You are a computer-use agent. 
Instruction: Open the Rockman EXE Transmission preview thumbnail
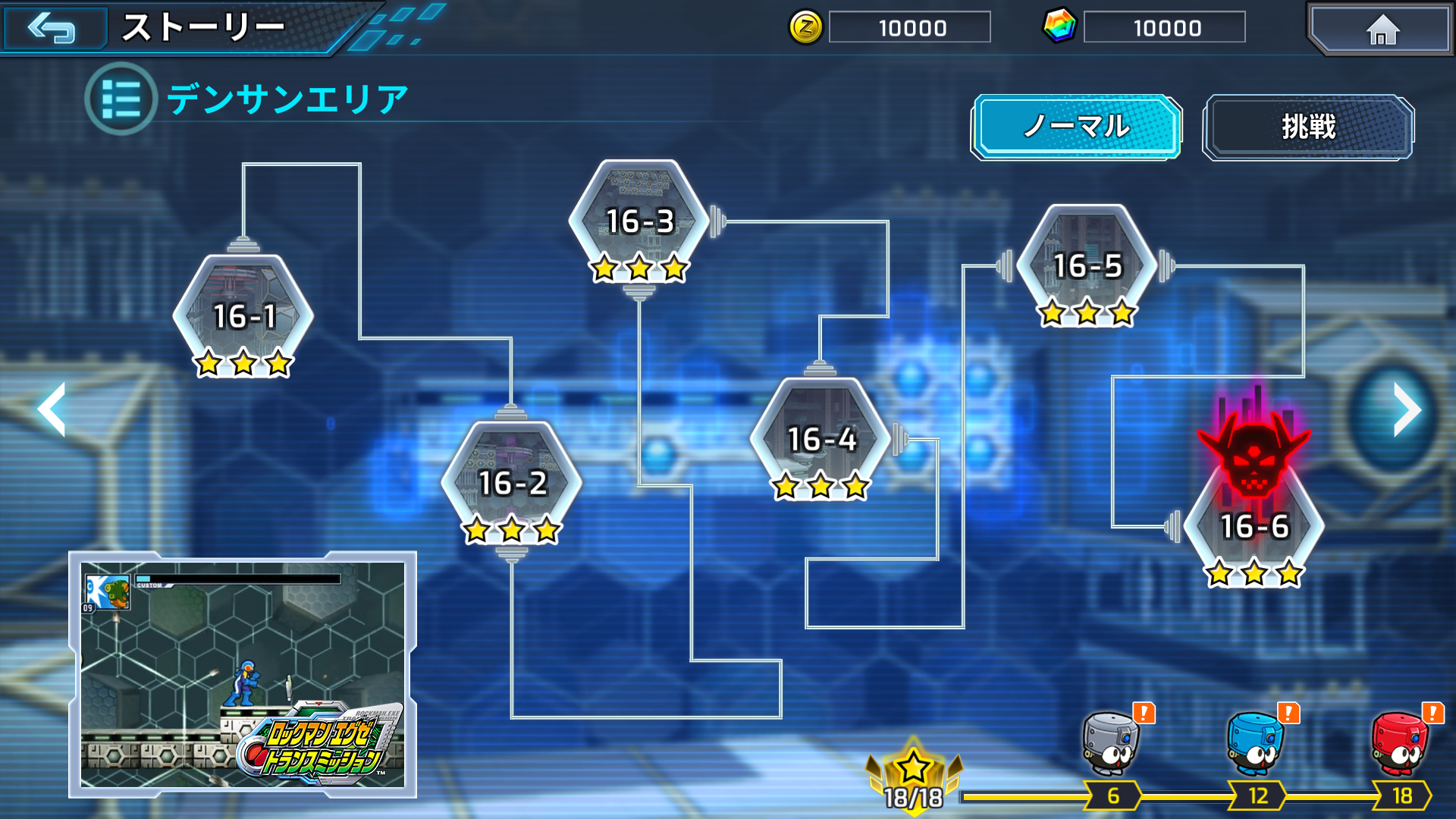coord(243,675)
